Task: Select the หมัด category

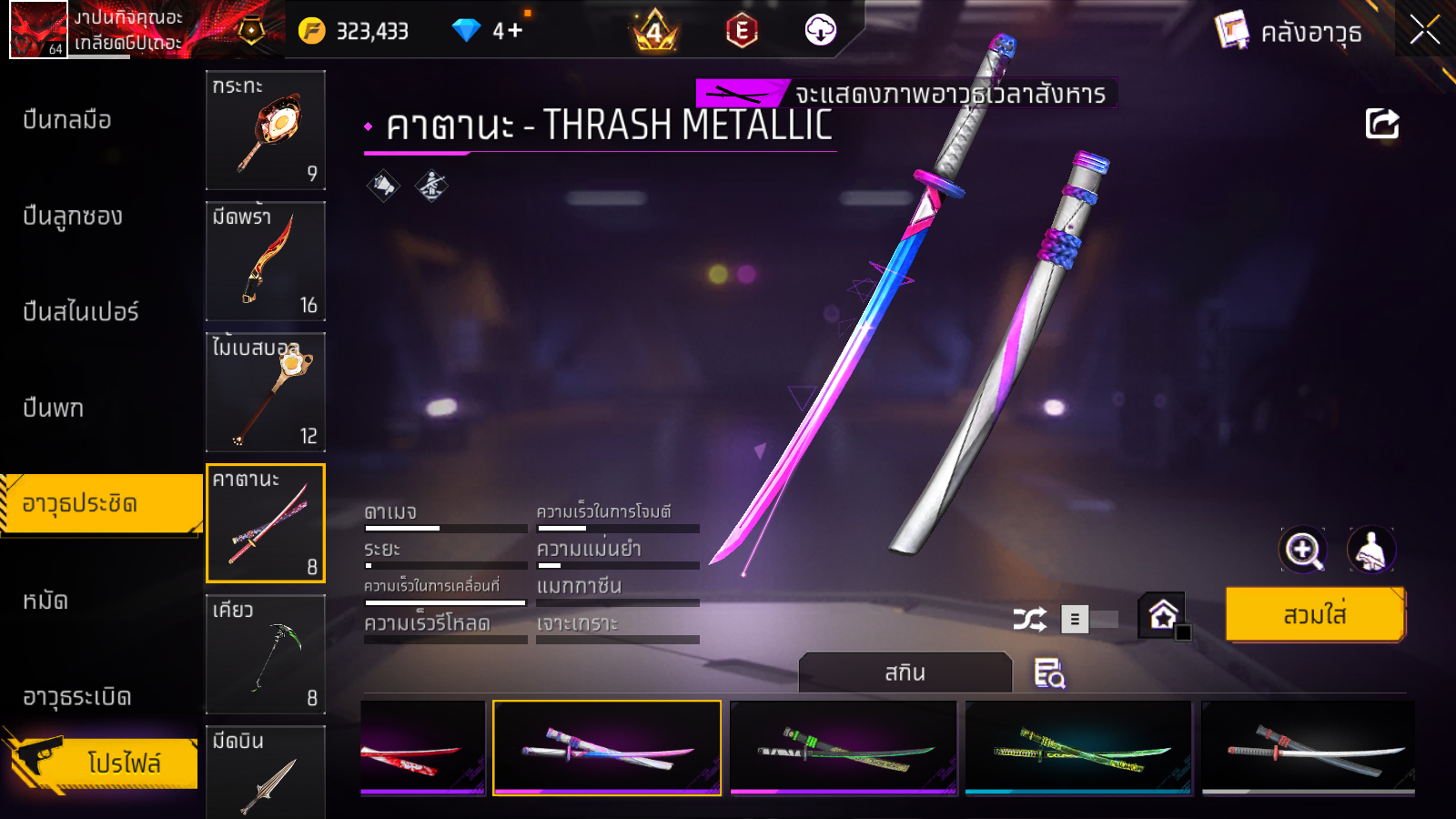Action: (45, 601)
